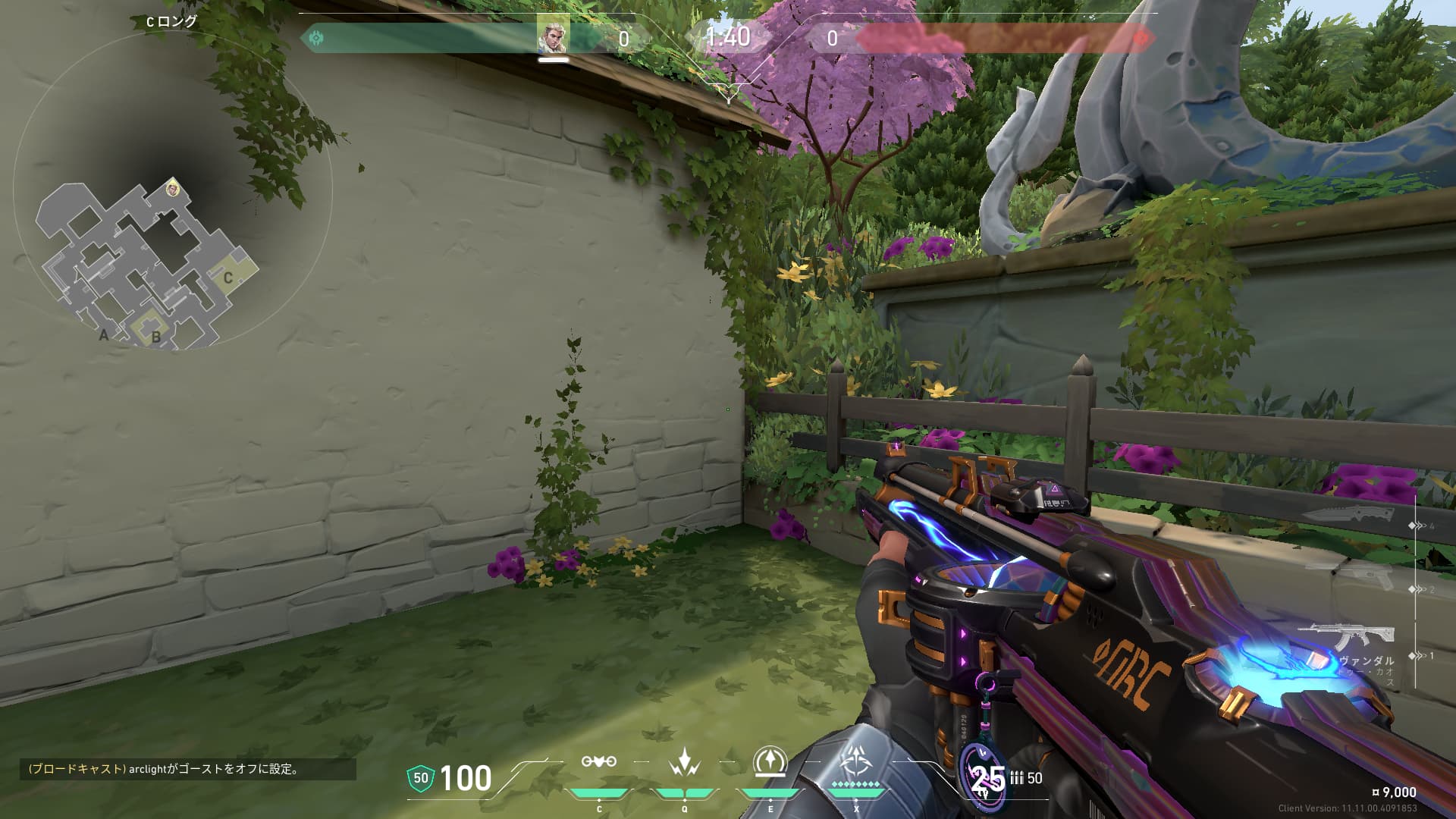Use the Q ability icon with three spikes
The height and width of the screenshot is (819, 1456).
coord(684,762)
